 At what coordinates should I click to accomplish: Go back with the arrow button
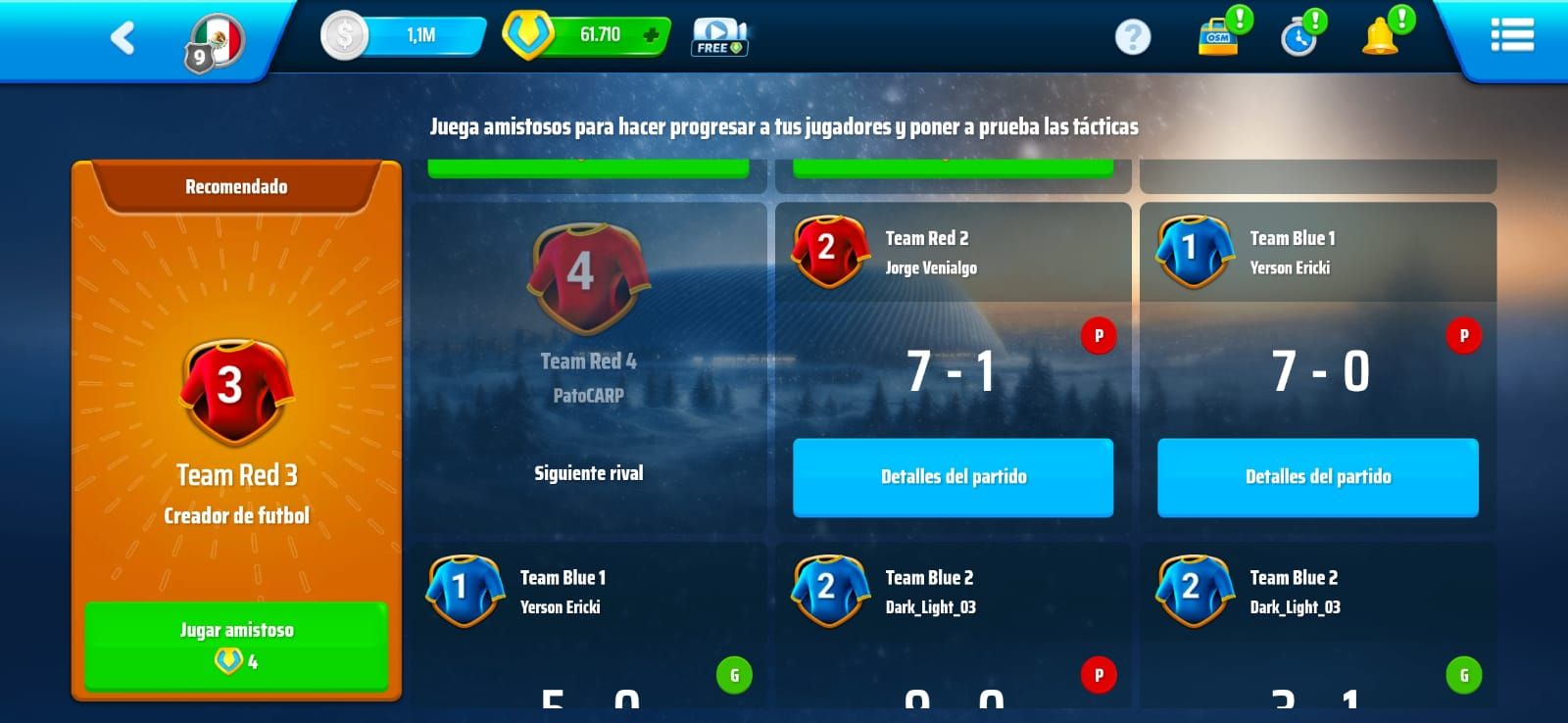coord(122,38)
